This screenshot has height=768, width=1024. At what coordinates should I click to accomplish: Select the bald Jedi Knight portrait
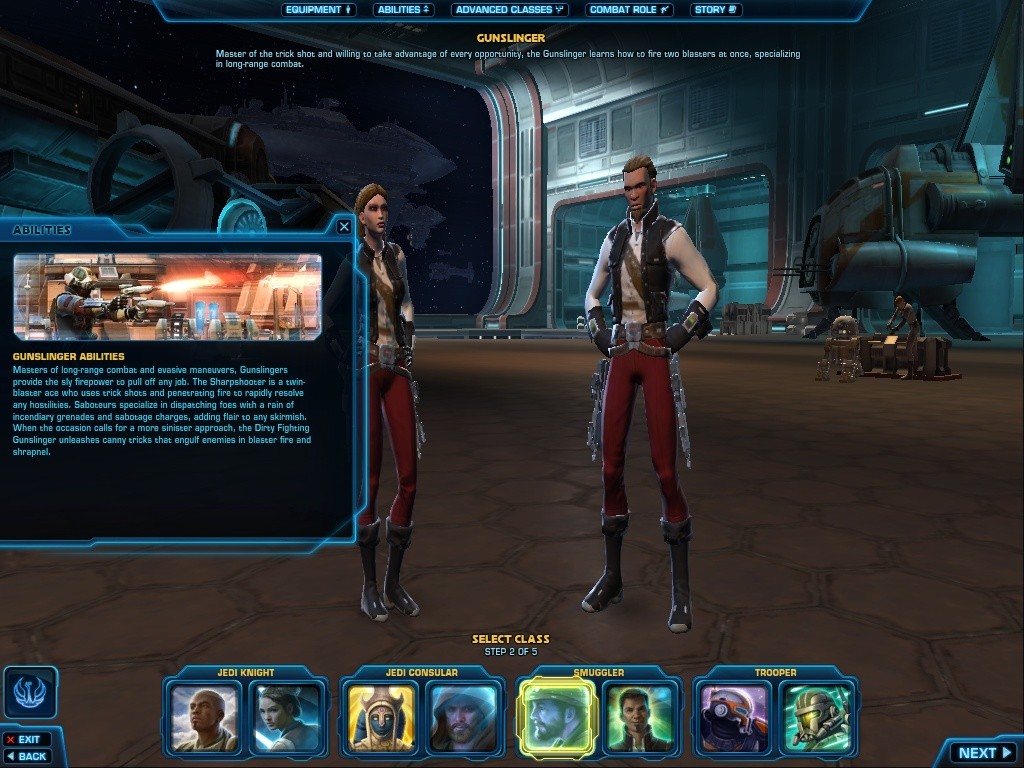[205, 717]
